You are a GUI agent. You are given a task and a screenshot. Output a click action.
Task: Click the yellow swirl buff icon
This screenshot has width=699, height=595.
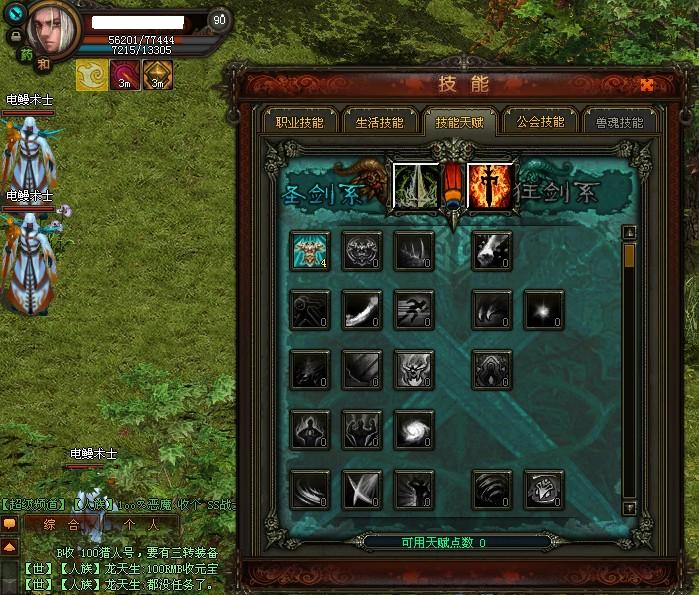[x=90, y=75]
